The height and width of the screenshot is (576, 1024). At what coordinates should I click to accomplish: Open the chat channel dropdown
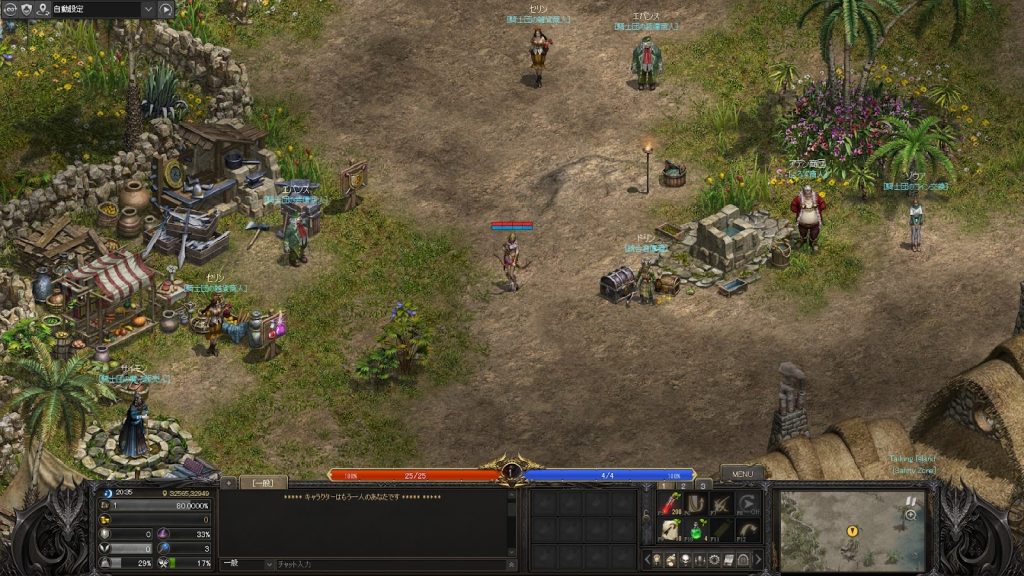click(x=268, y=564)
